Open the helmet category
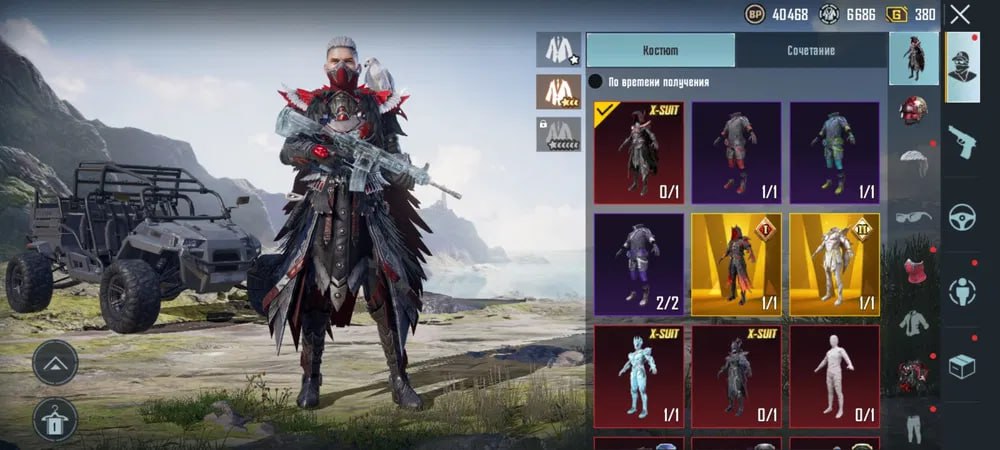Screen dimensions: 1000x450 [913, 109]
